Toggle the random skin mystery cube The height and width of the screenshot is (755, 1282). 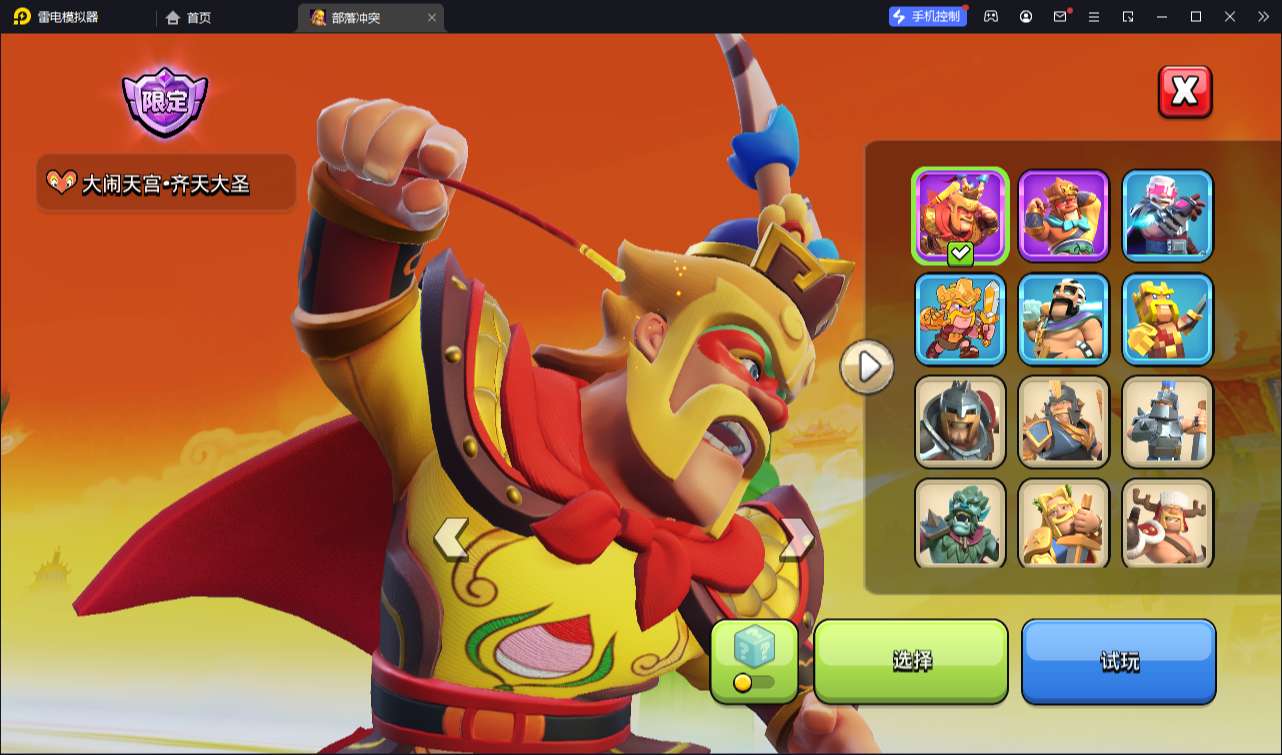(x=754, y=661)
